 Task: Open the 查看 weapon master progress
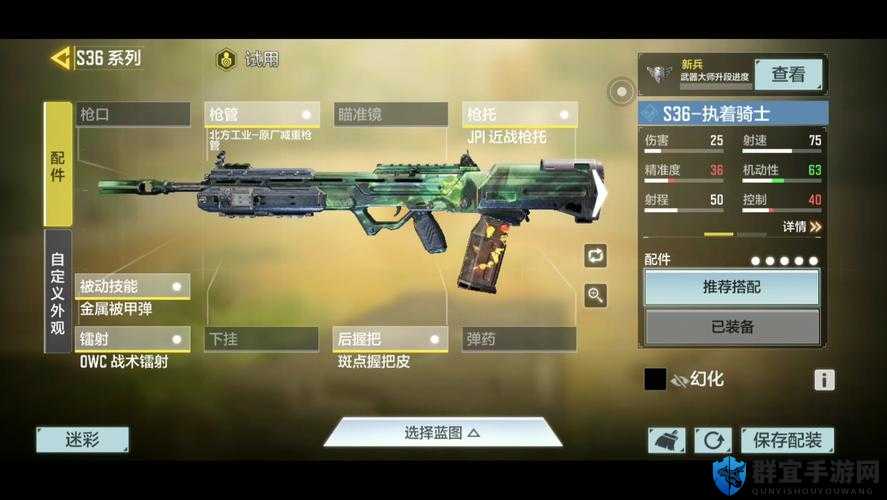tap(788, 74)
